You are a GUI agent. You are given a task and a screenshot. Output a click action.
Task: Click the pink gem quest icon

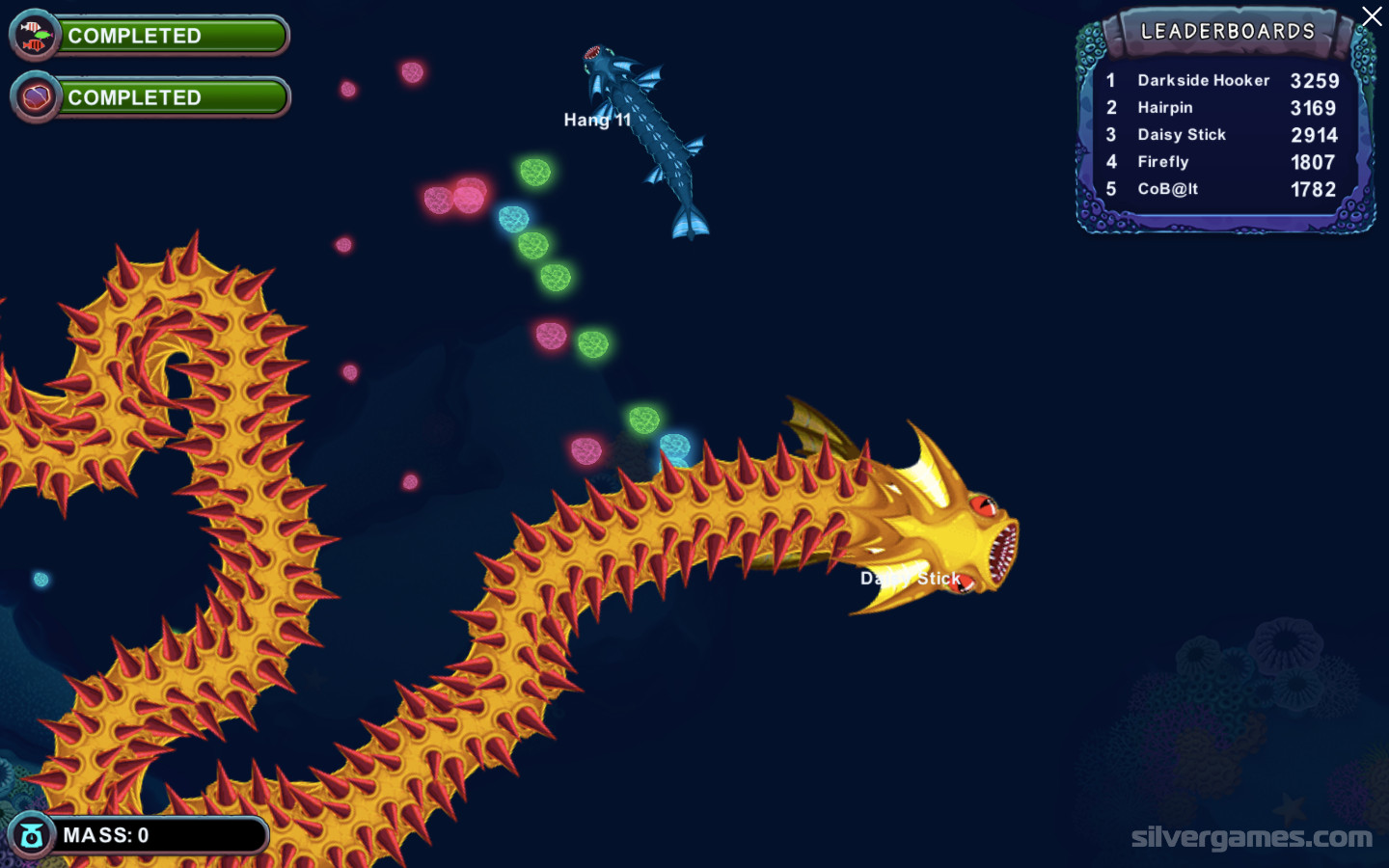pyautogui.click(x=36, y=97)
